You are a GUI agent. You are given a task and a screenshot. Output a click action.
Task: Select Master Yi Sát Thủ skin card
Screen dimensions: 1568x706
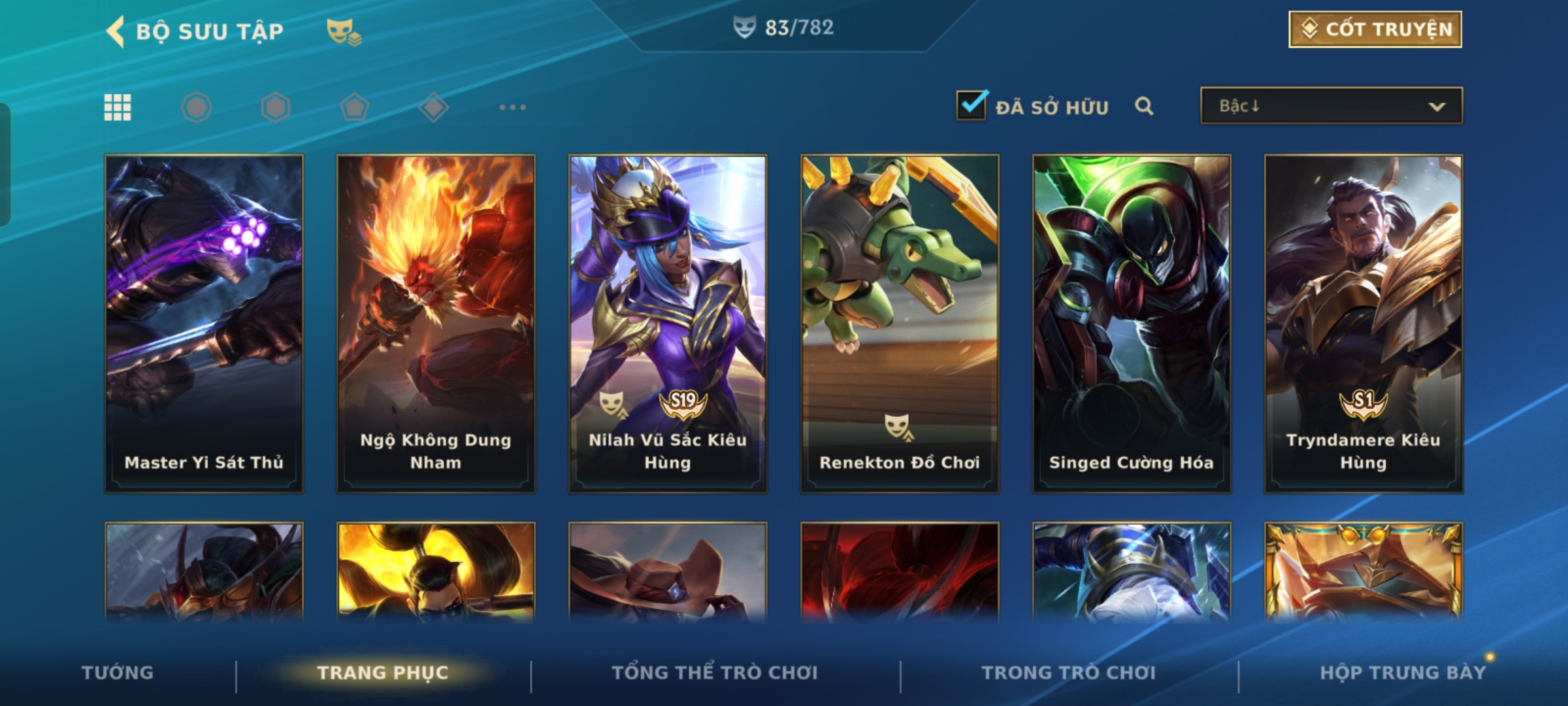204,324
